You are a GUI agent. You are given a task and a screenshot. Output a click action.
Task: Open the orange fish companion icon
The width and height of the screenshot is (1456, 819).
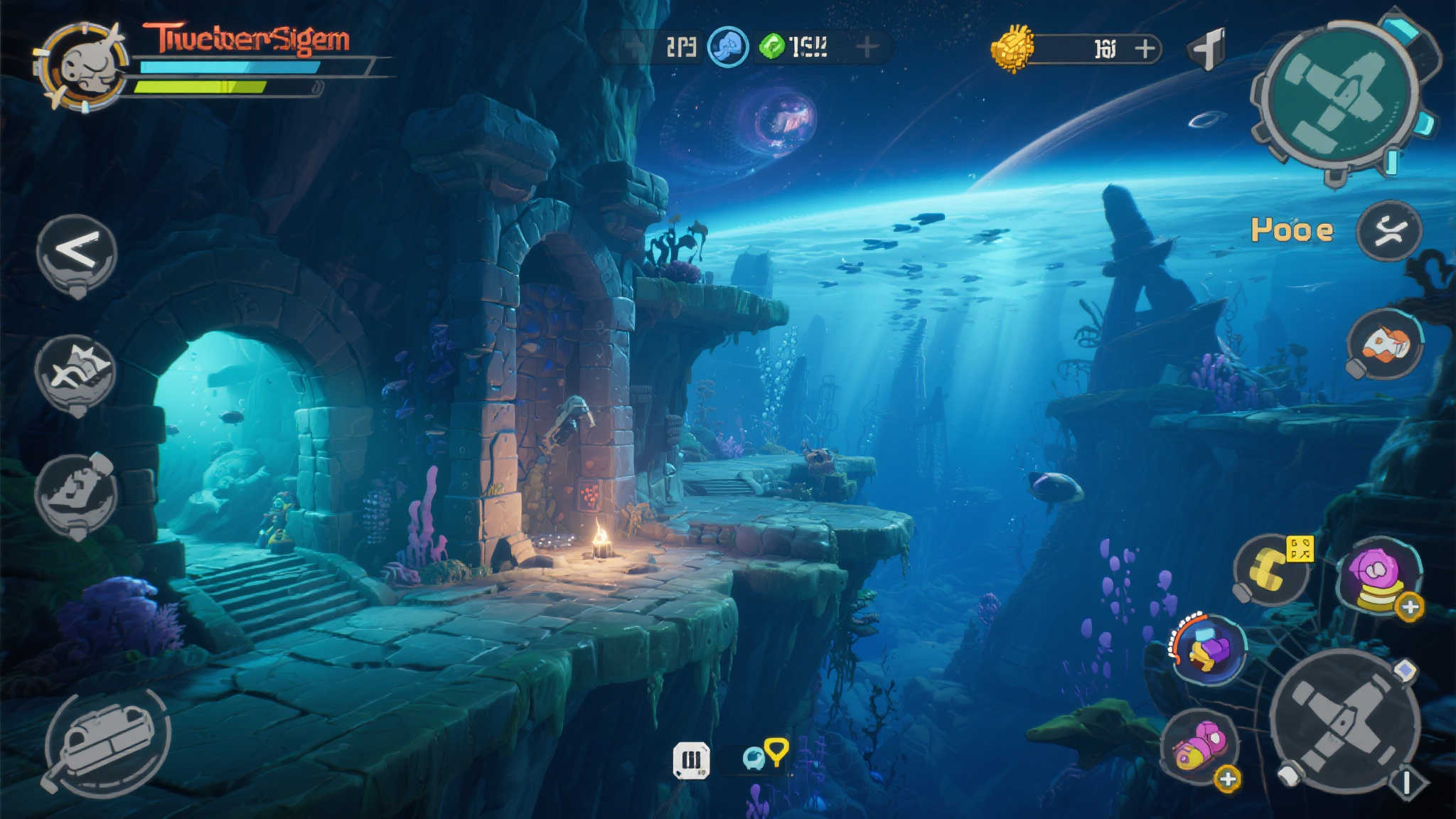(x=1385, y=344)
